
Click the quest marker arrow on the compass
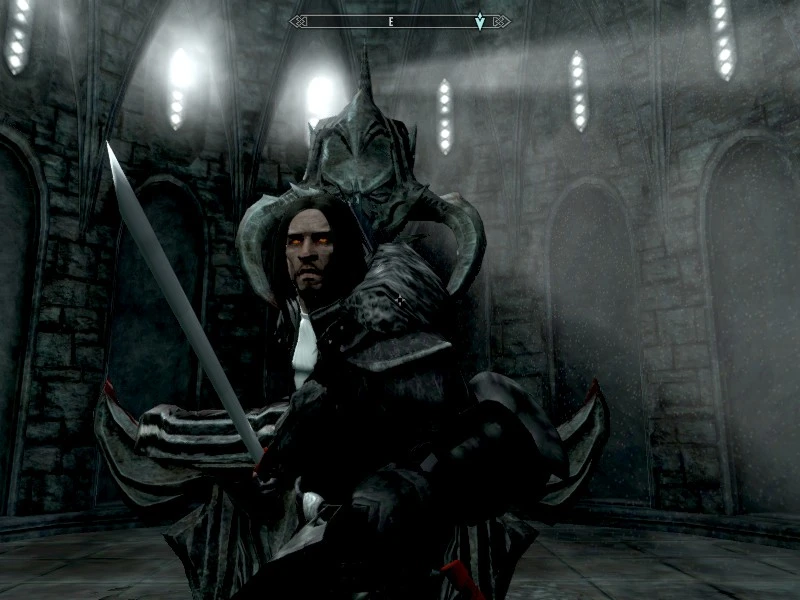(x=480, y=21)
